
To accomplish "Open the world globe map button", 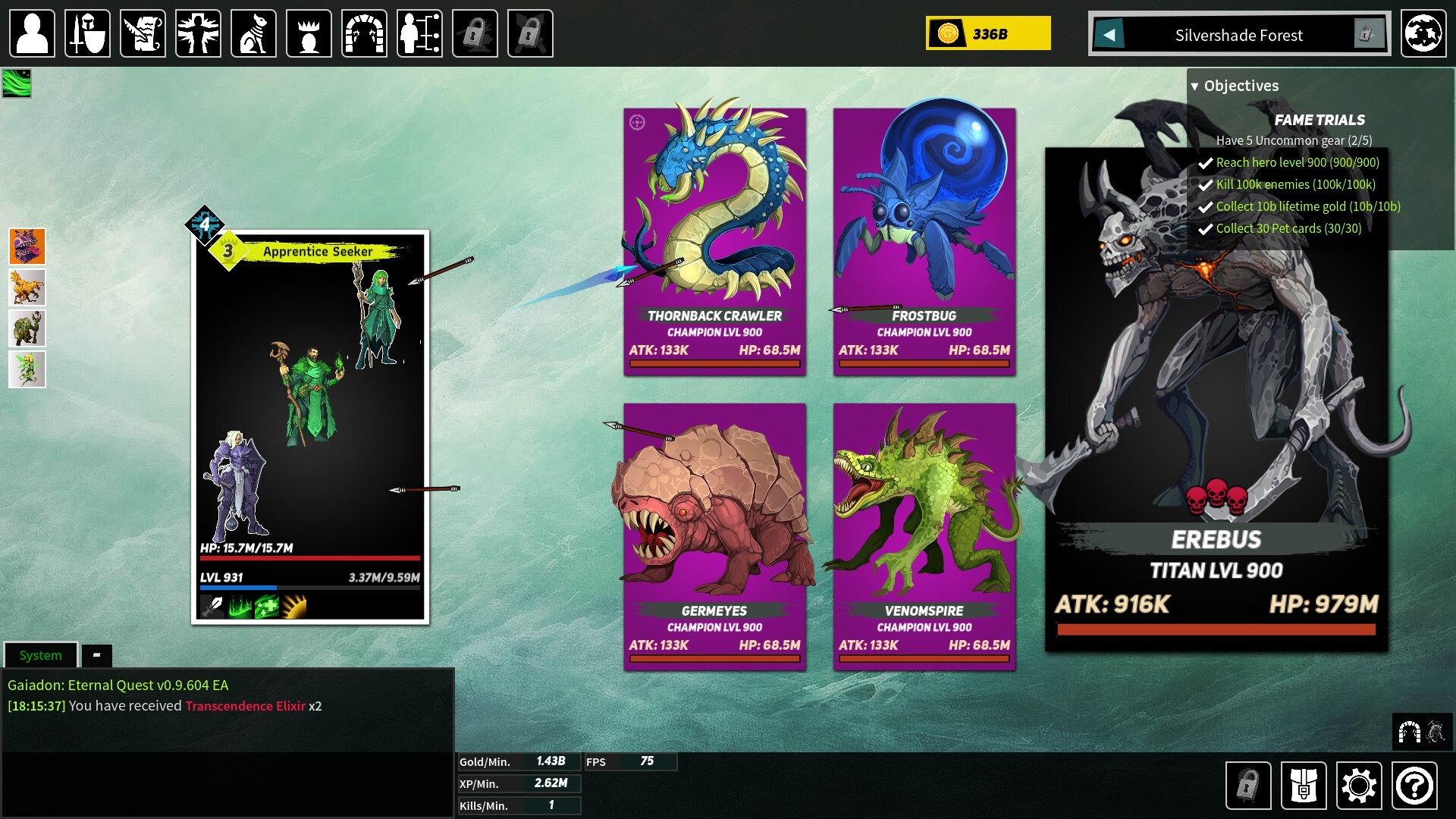I will (x=1423, y=33).
